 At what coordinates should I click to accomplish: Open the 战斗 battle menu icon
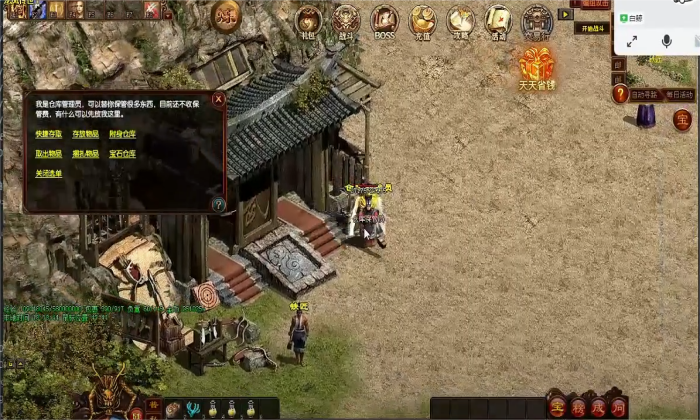pyautogui.click(x=346, y=19)
